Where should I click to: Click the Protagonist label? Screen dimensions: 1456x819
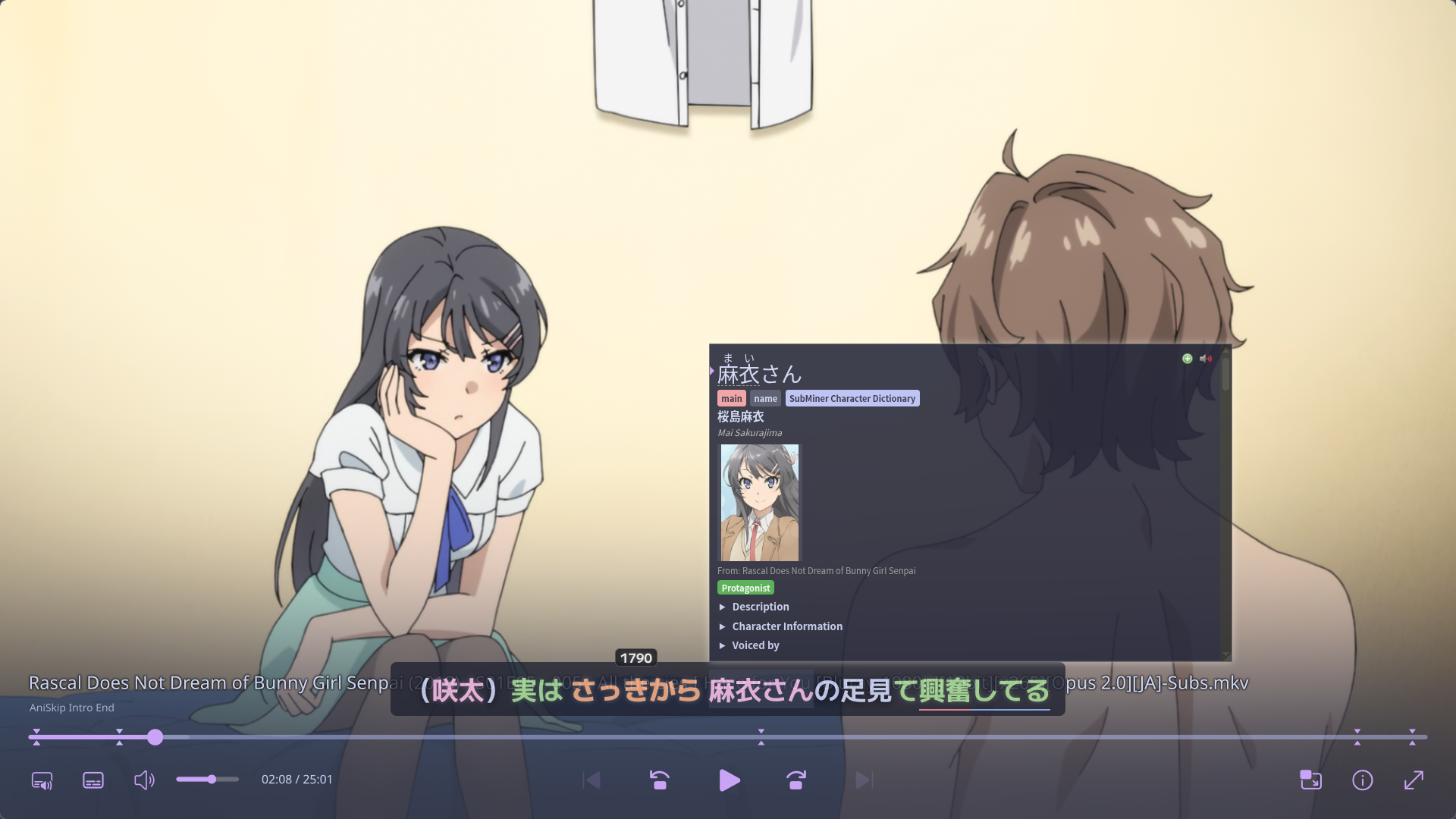point(745,588)
